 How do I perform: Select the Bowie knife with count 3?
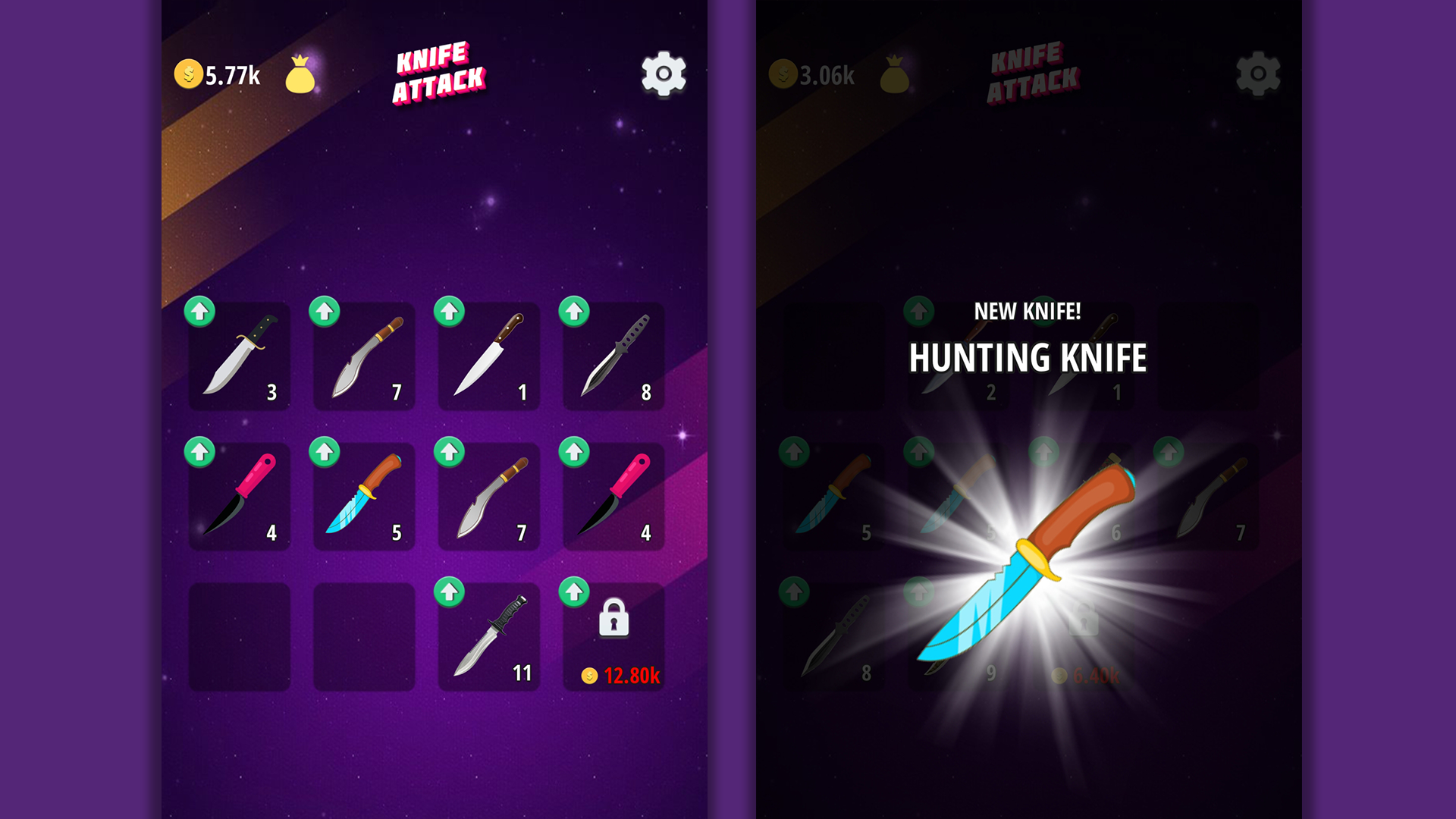click(x=239, y=356)
